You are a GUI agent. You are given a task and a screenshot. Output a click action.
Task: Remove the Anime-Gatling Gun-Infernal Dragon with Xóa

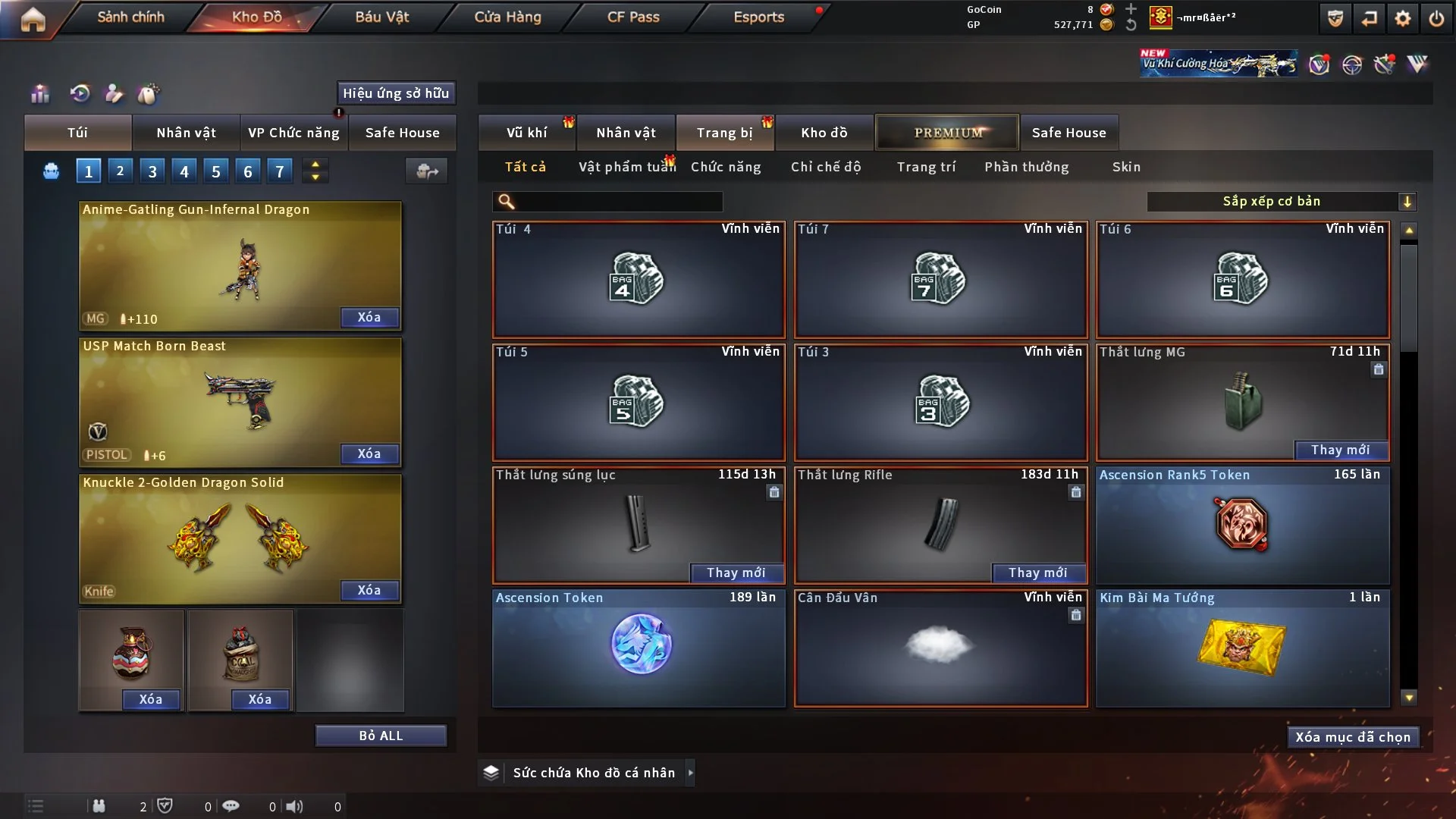coord(369,317)
